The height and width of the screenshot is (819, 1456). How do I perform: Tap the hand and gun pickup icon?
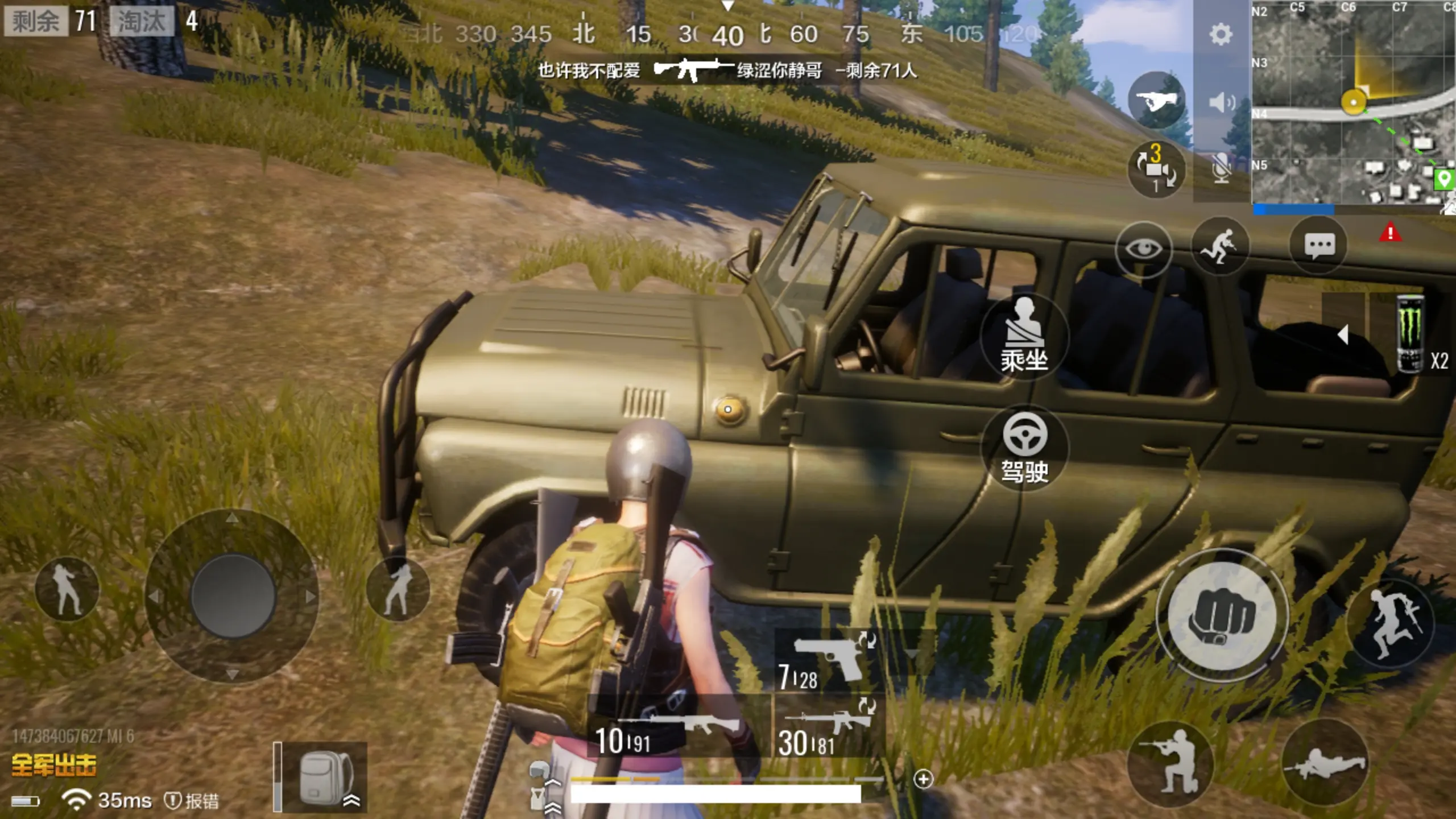1156,100
